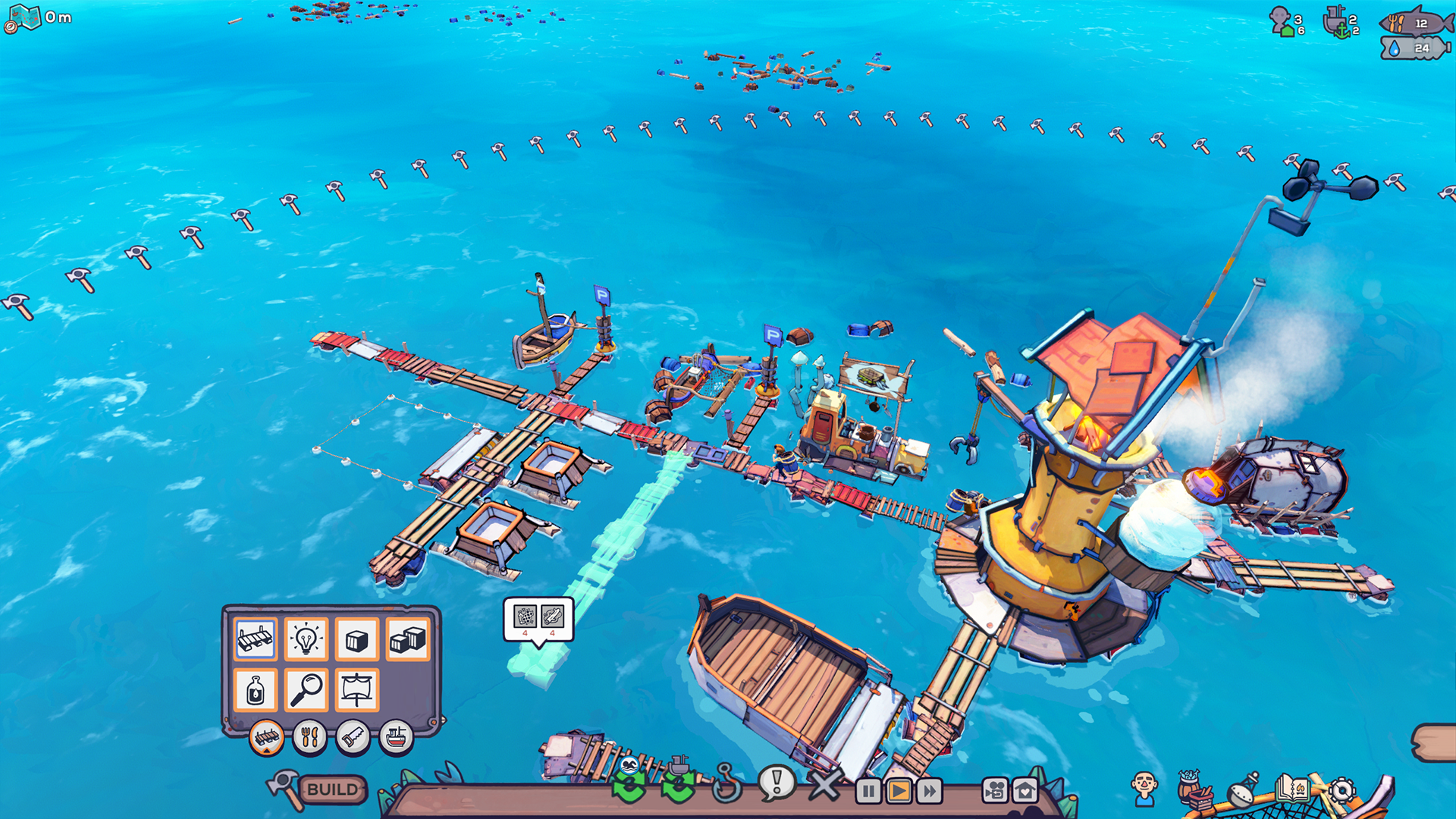Viewport: 1456px width, 819px height.
Task: Switch to the fork and knife category
Action: point(309,736)
